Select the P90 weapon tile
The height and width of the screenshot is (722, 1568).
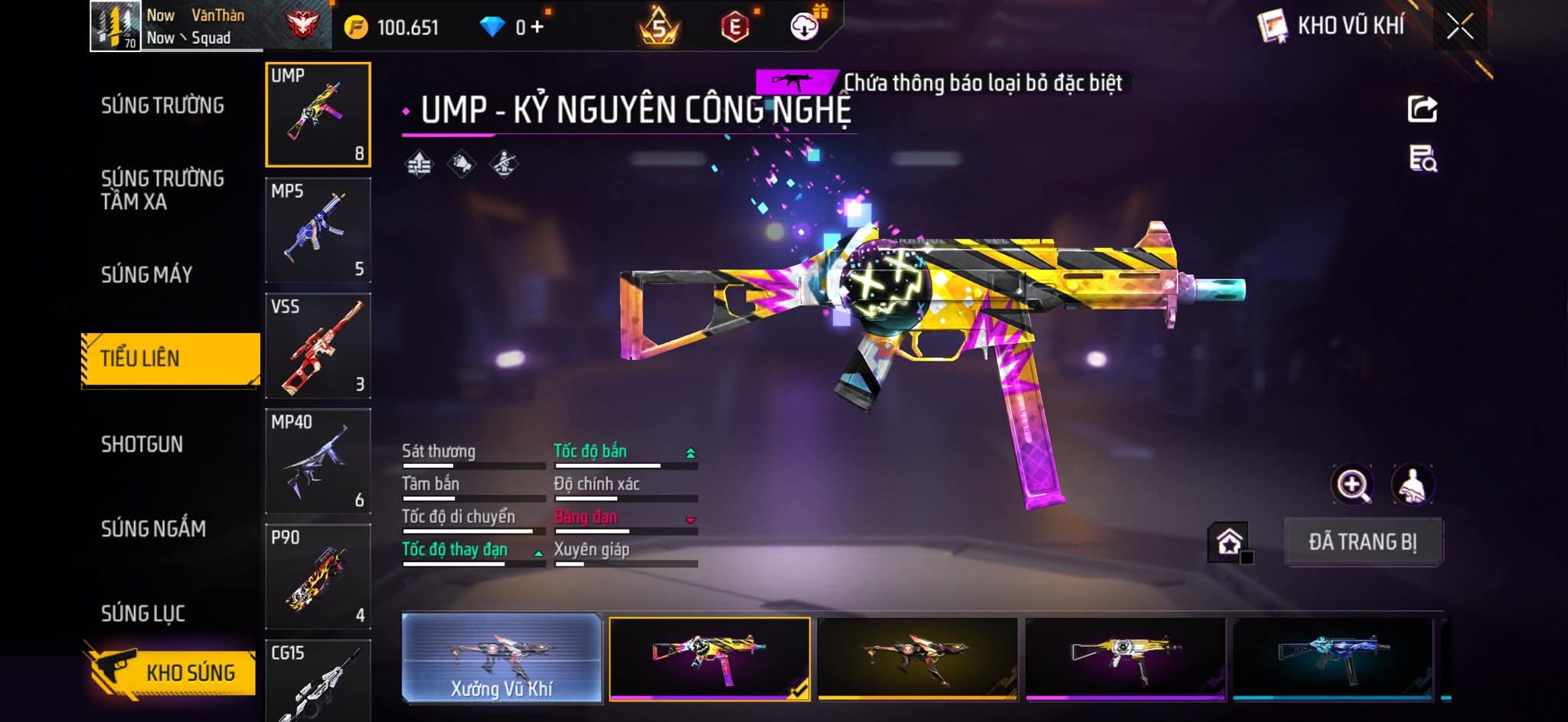[x=318, y=577]
